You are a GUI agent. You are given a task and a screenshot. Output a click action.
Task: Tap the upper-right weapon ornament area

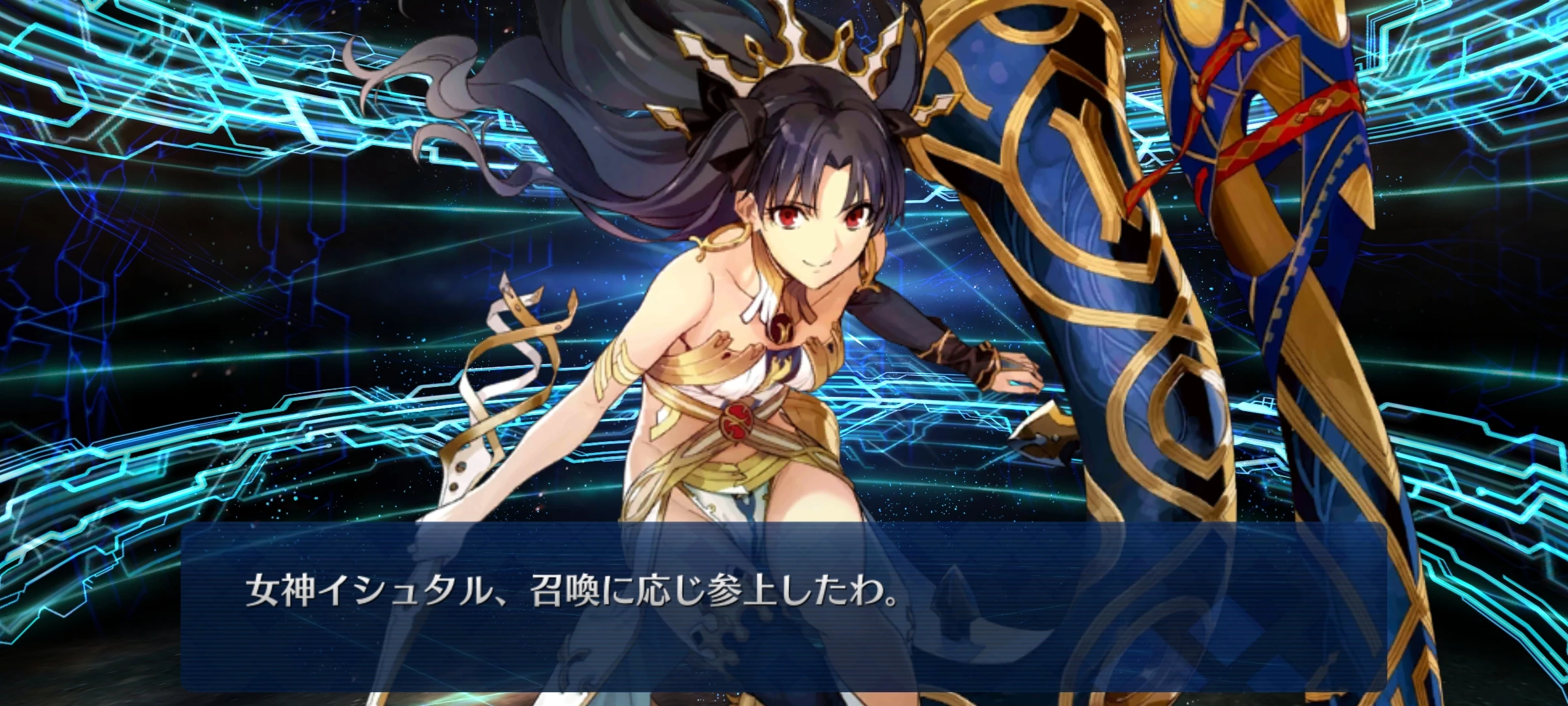(x=1241, y=78)
